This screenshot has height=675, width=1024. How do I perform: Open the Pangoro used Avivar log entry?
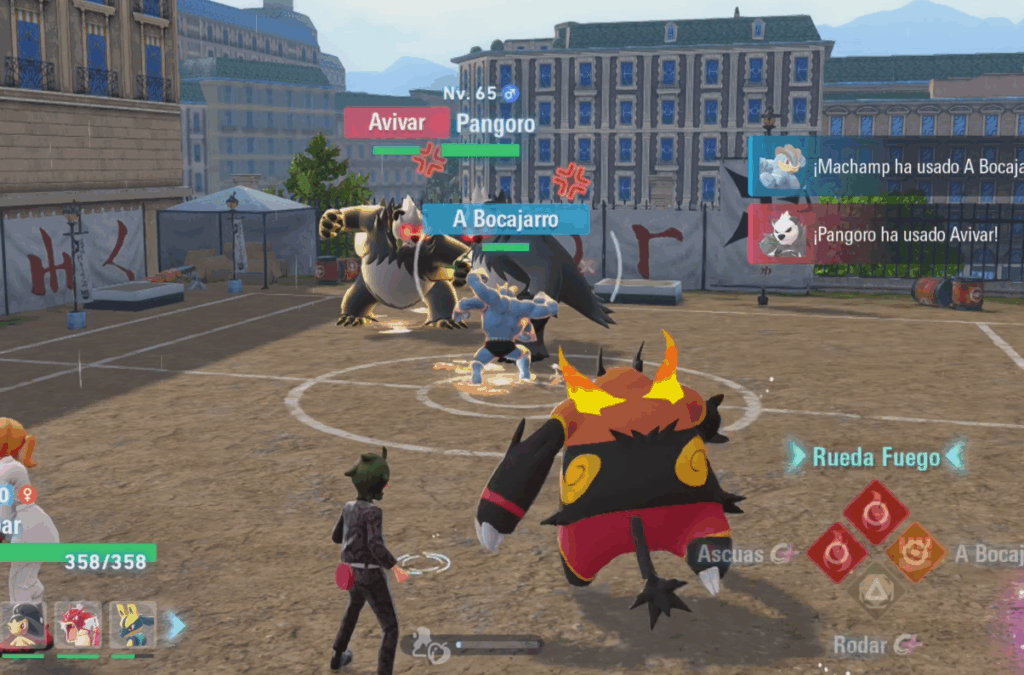click(x=886, y=234)
